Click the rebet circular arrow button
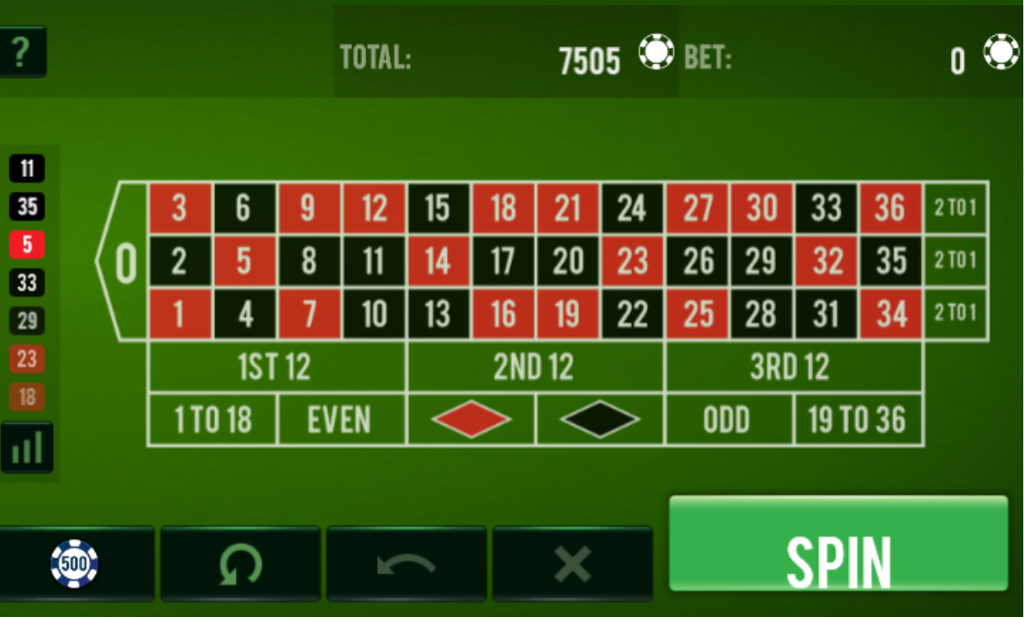Screen dimensions: 1024x617 (x=240, y=564)
